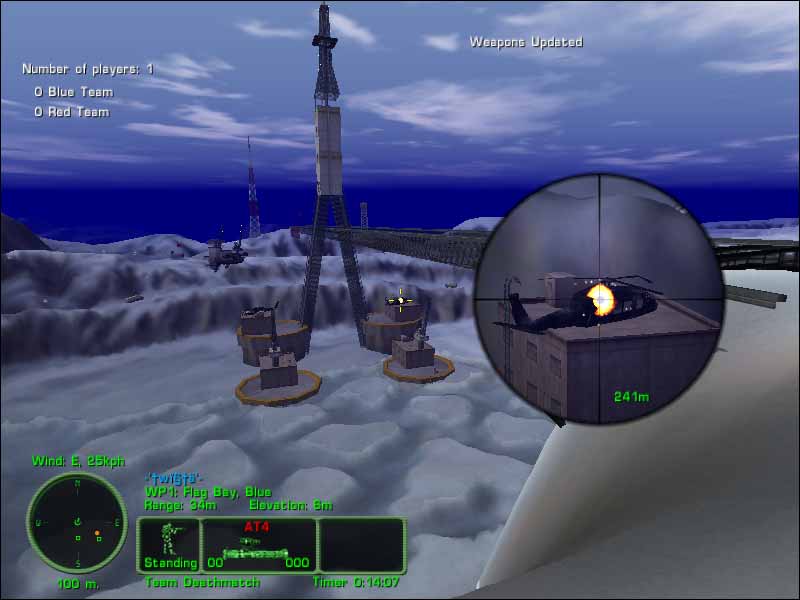The height and width of the screenshot is (600, 800).
Task: Choose the AT4 weapon panel
Action: click(259, 544)
